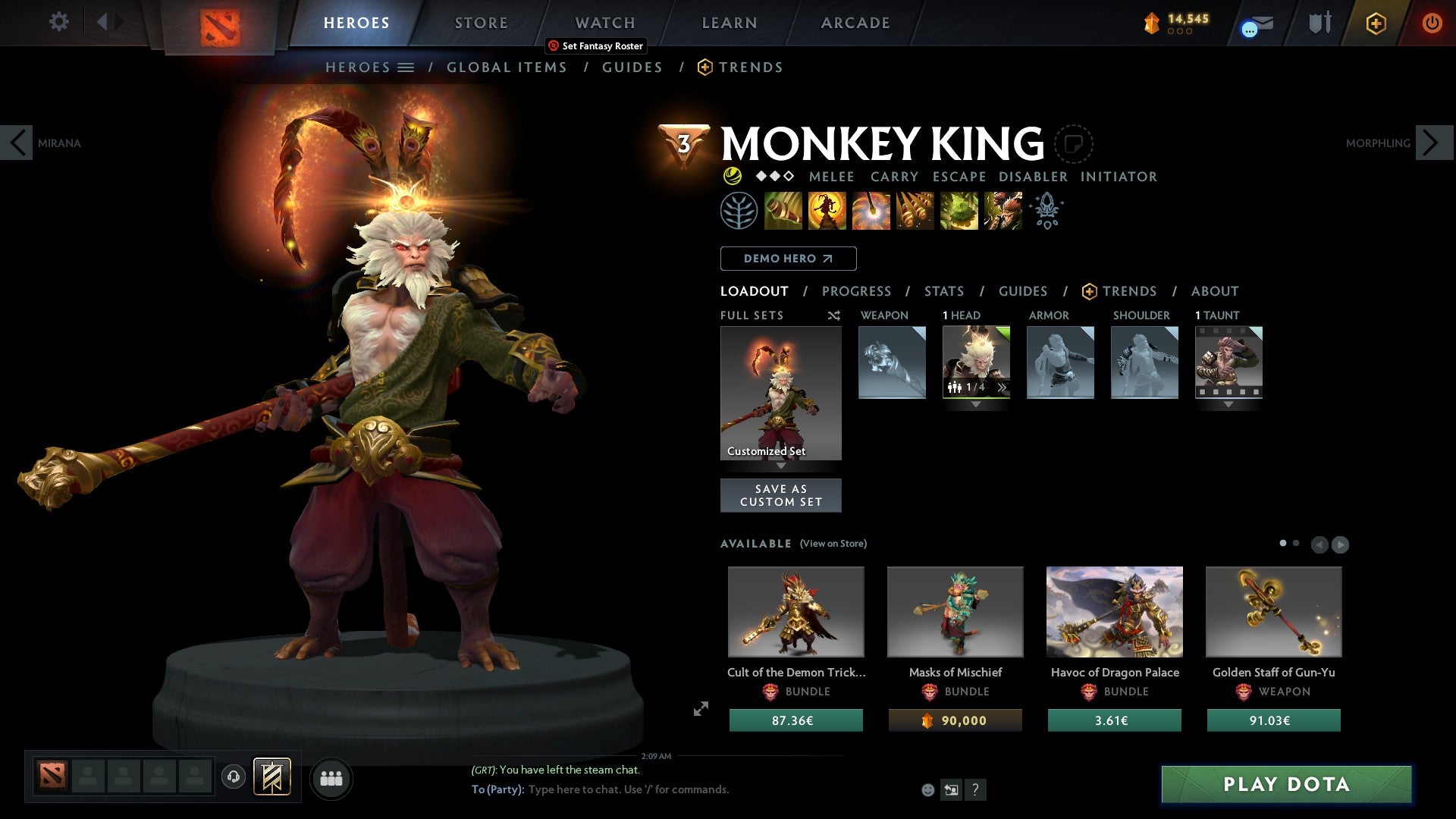
Task: Click the expand hero view arrows icon
Action: tap(701, 708)
